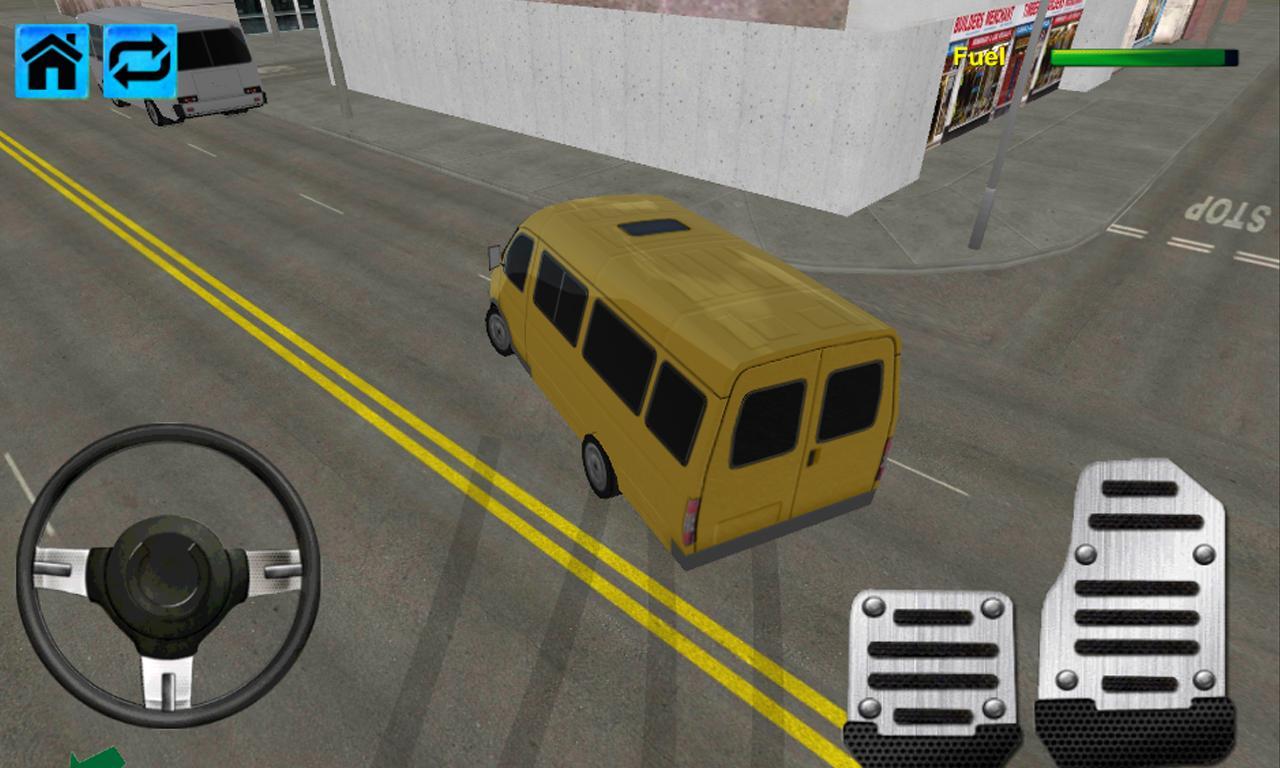The image size is (1280, 768).
Task: Tap the green navigation arrow near the wheel
Action: point(100,757)
